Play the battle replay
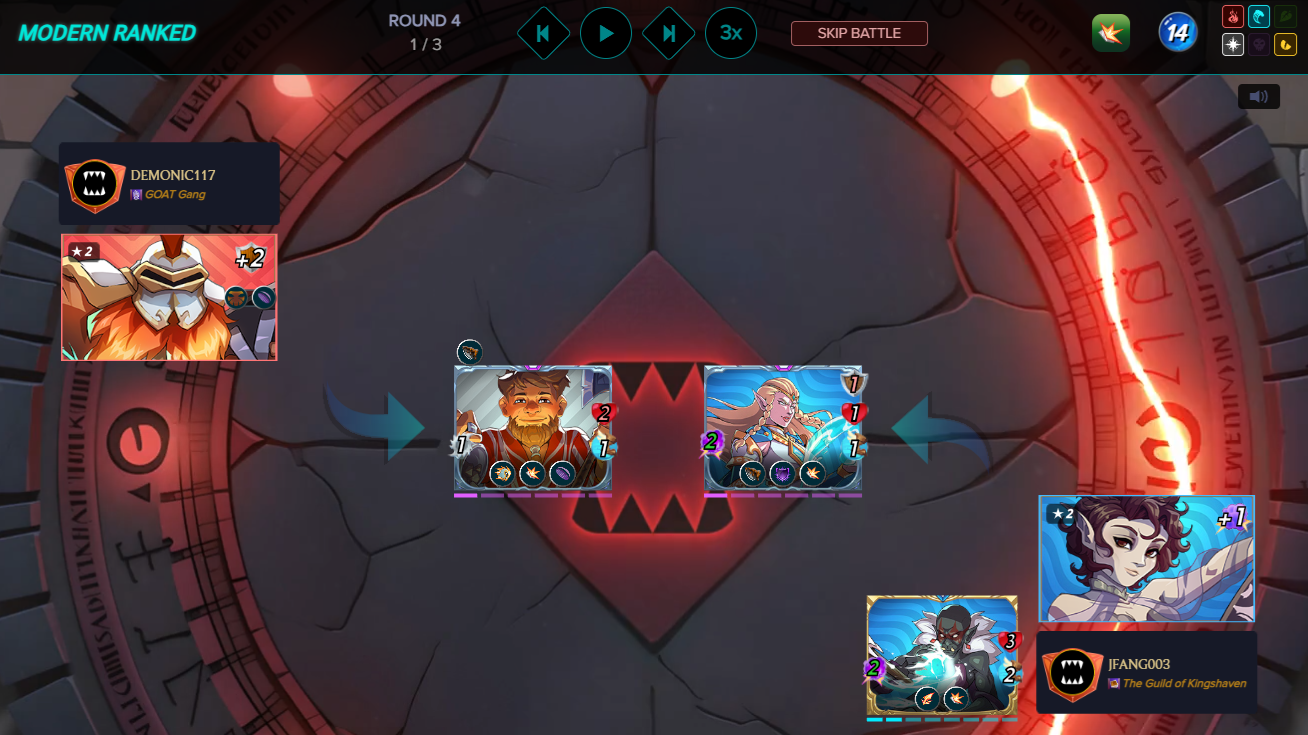This screenshot has height=735, width=1308. click(x=606, y=32)
